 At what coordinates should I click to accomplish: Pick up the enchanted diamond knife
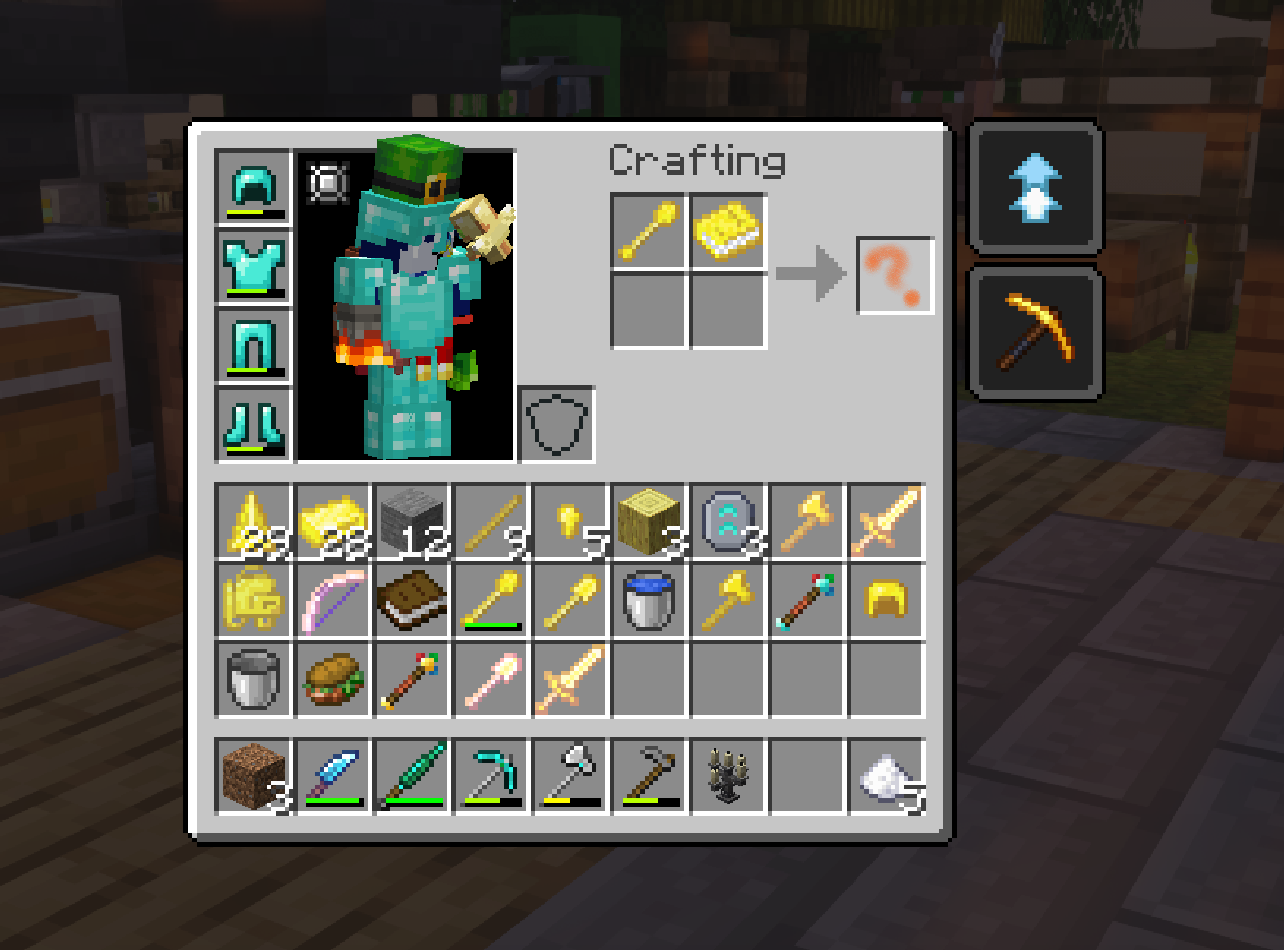[331, 776]
